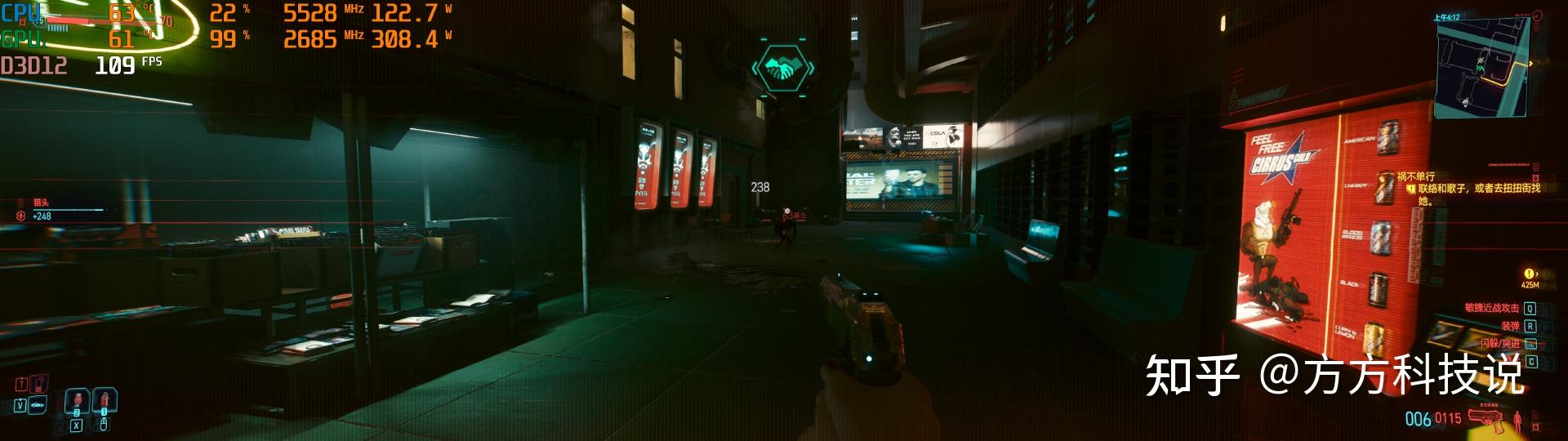The image size is (1568, 441).
Task: Click the teal handshake marker icon
Action: click(782, 69)
